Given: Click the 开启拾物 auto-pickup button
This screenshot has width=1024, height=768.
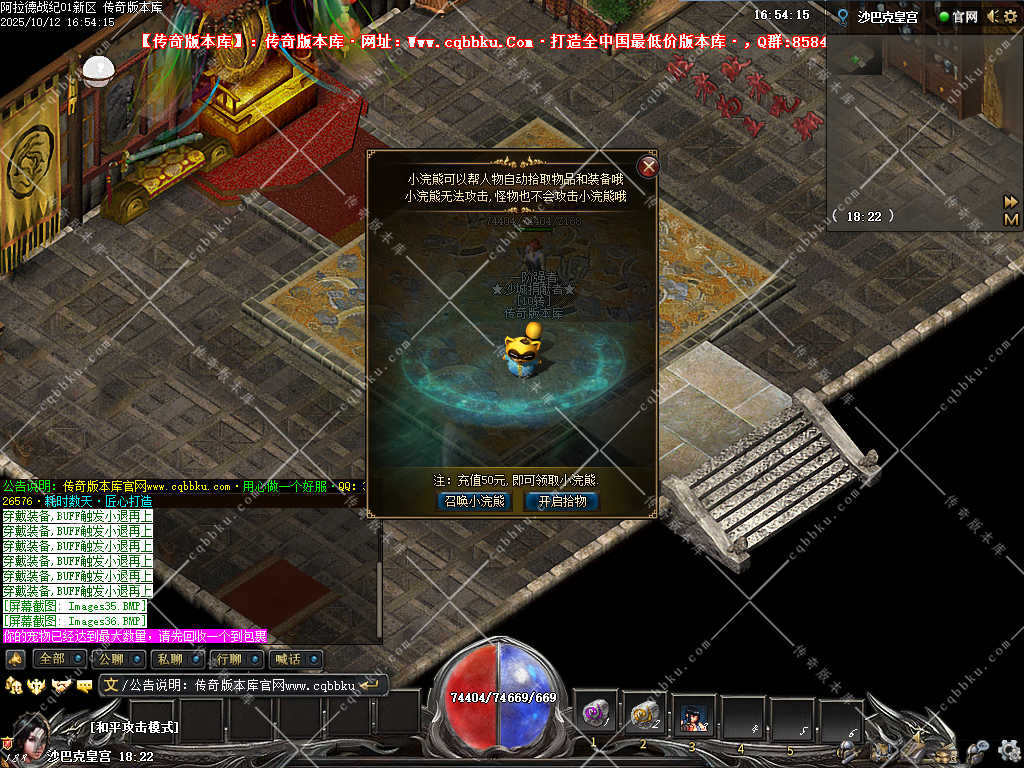Looking at the screenshot, I should click(x=562, y=501).
